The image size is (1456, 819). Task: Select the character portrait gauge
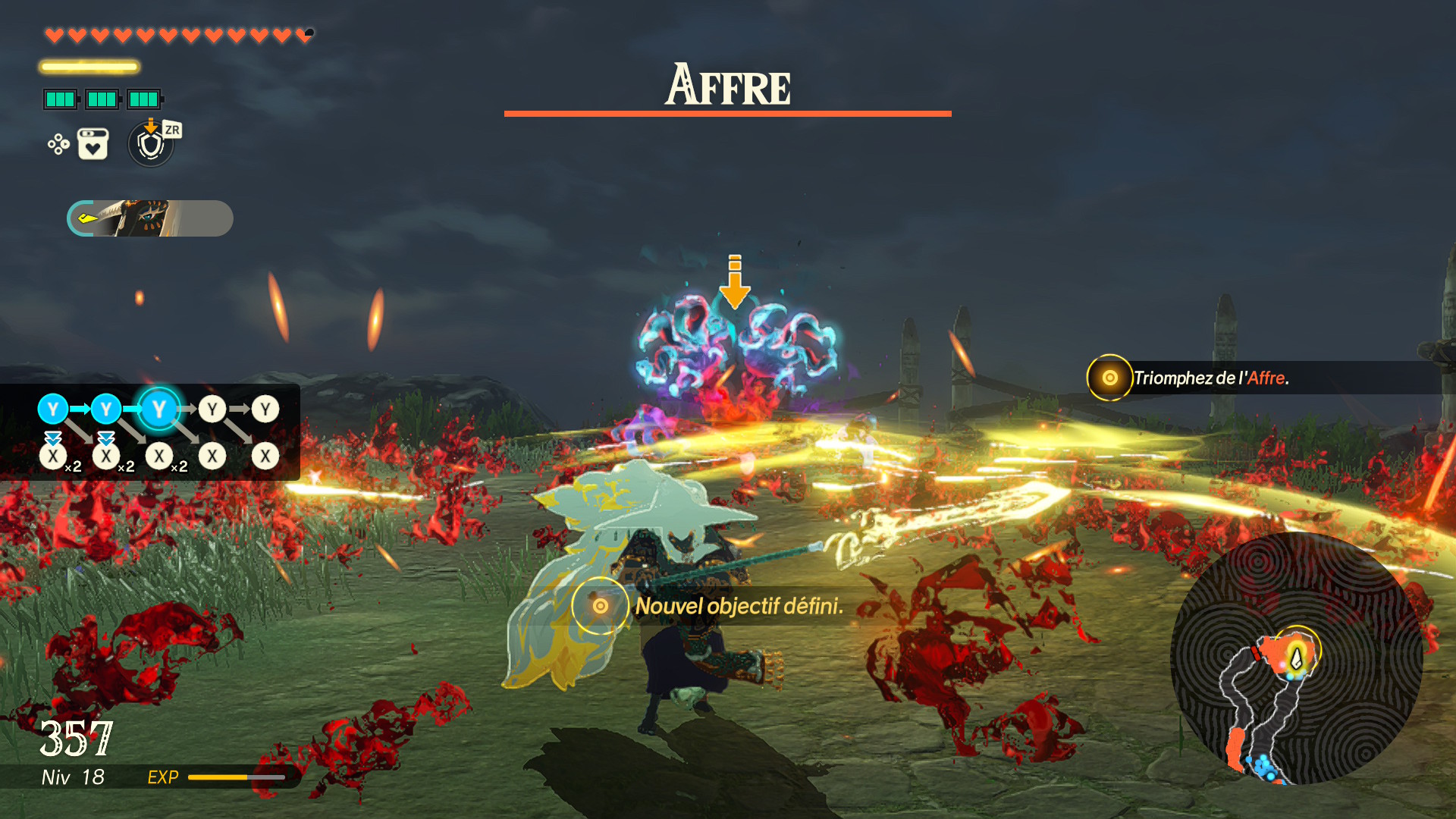pyautogui.click(x=150, y=218)
